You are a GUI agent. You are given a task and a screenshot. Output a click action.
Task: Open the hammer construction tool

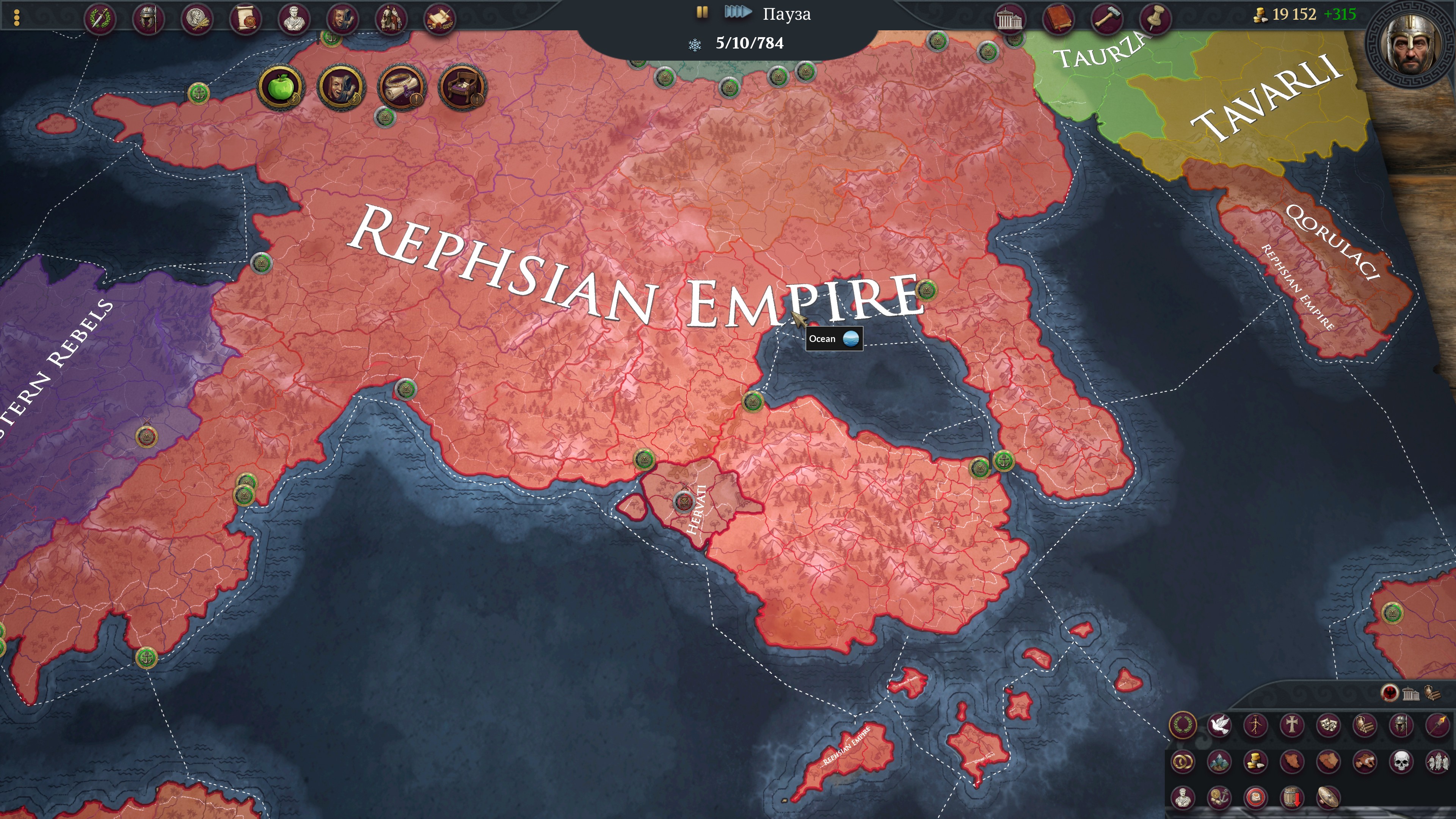1106,19
